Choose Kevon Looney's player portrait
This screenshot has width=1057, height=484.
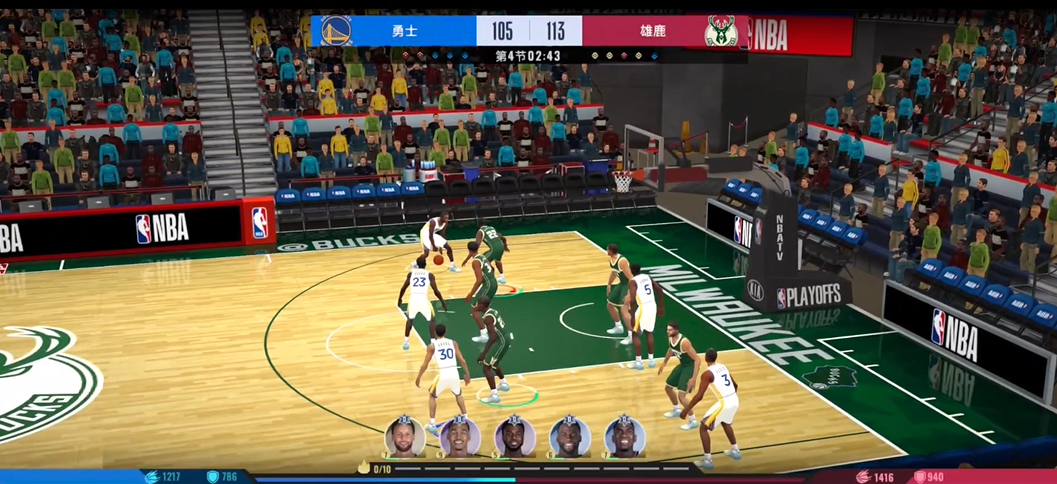(625, 438)
